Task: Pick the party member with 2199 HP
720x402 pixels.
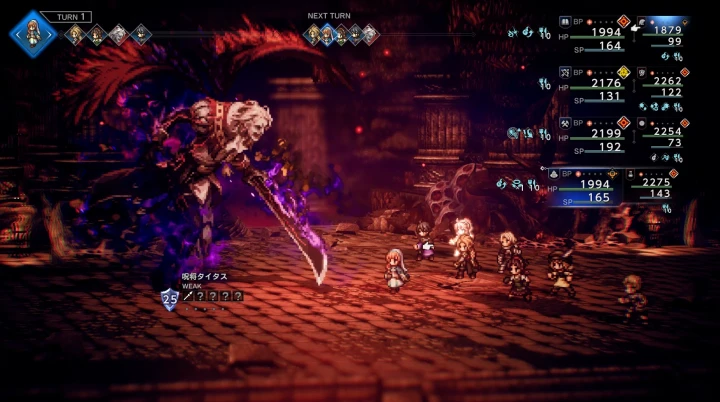Action: (x=591, y=139)
